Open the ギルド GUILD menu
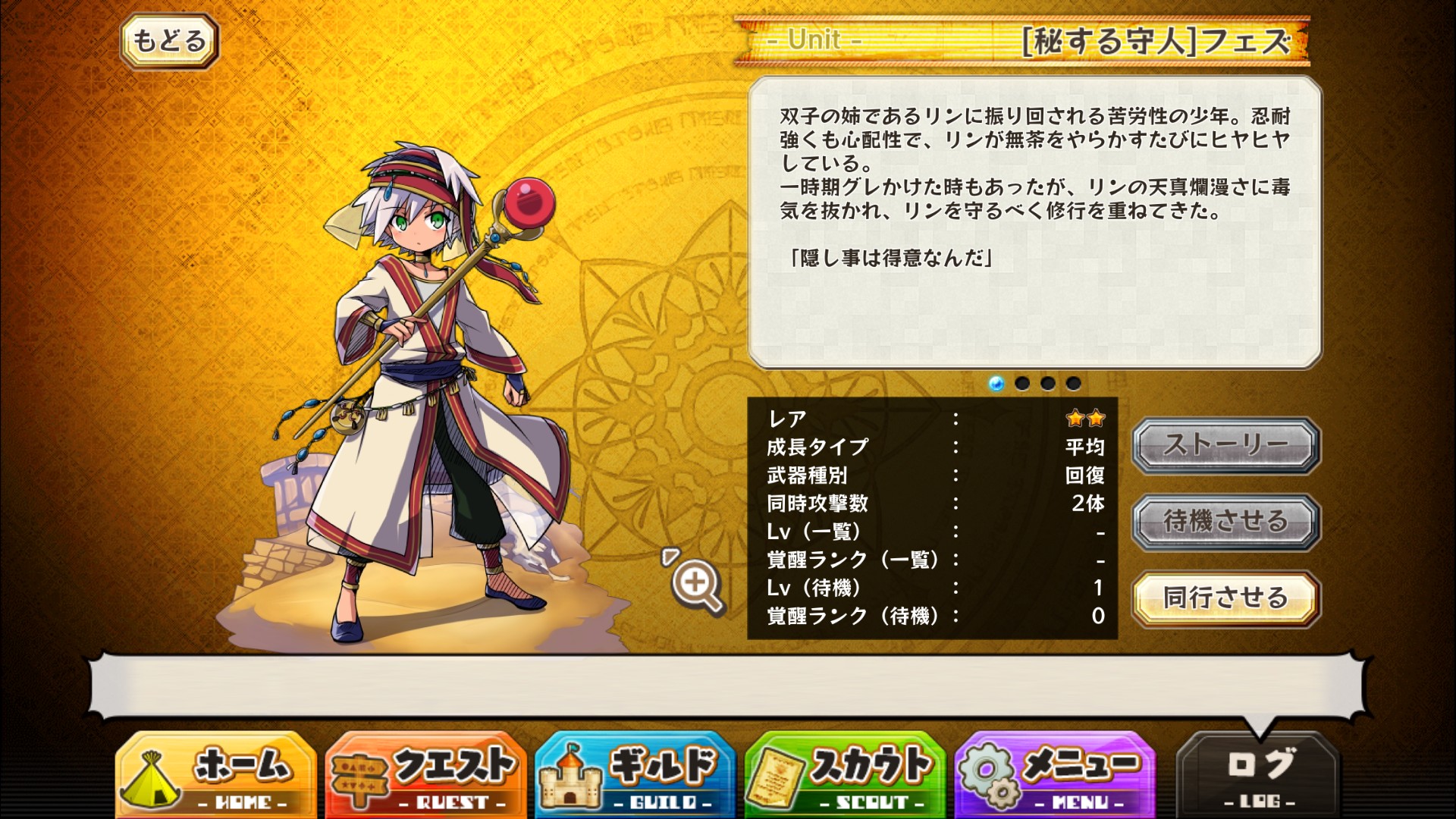The width and height of the screenshot is (1456, 819). [x=635, y=775]
